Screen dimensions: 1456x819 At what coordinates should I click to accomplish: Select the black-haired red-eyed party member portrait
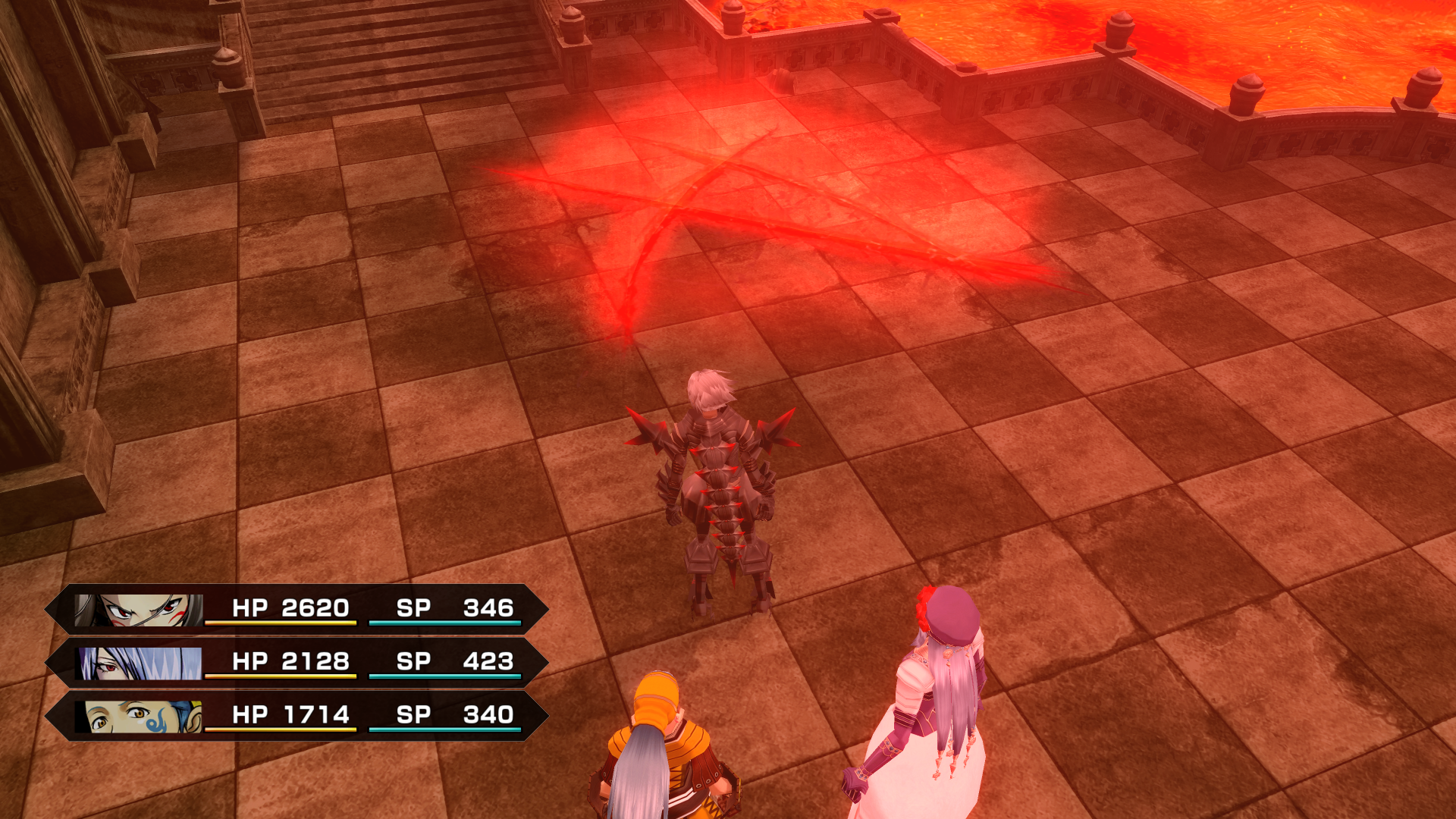tap(140, 610)
